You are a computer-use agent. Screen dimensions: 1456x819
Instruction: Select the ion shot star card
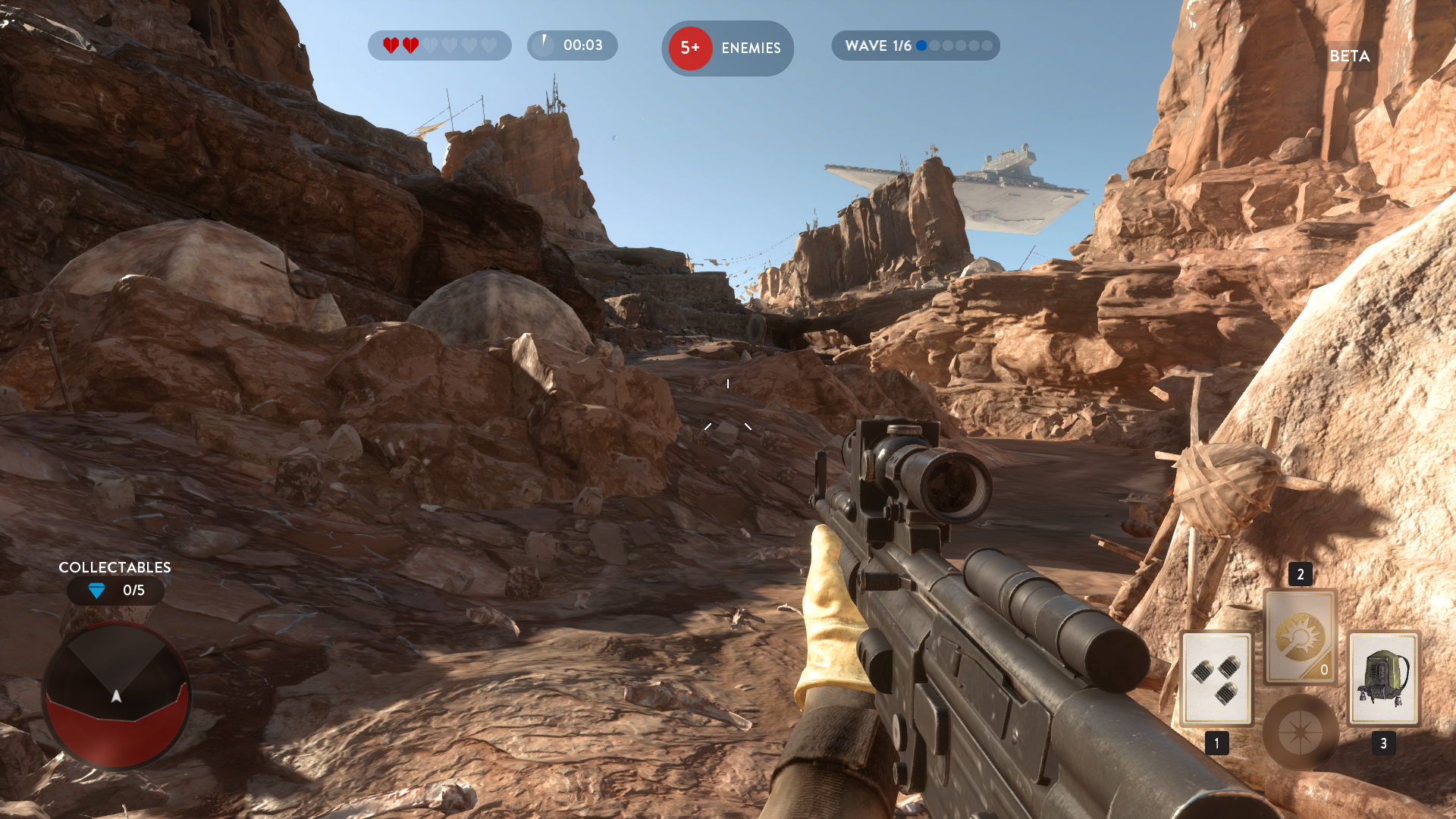click(1216, 678)
